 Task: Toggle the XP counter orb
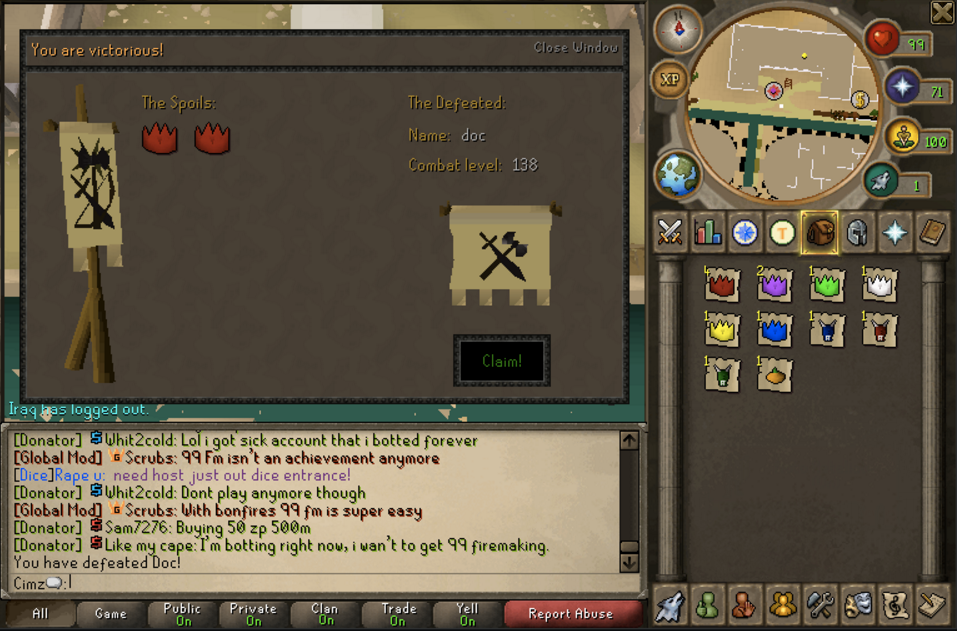[x=669, y=79]
